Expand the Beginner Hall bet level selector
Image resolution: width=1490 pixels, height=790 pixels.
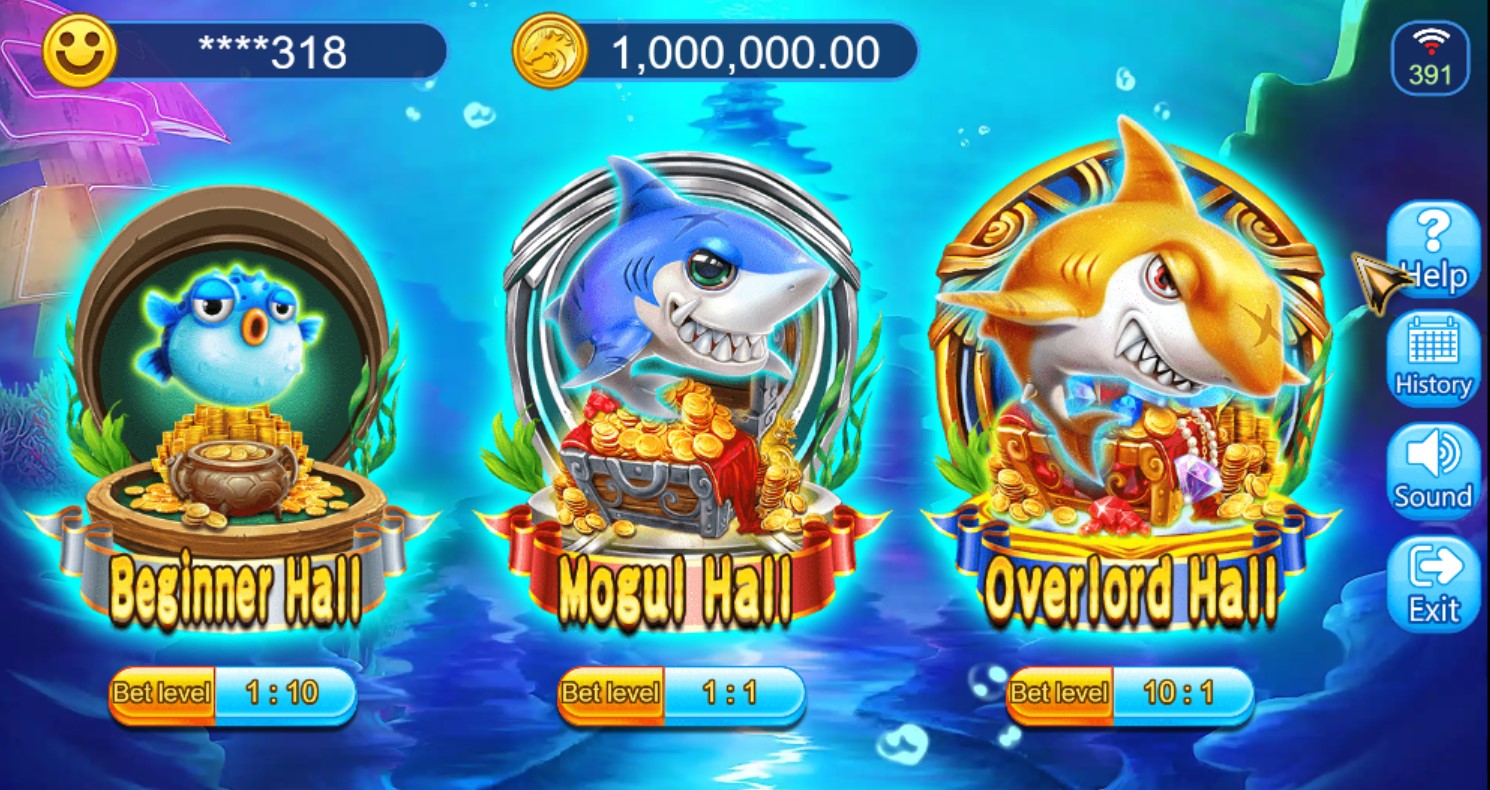[x=232, y=692]
